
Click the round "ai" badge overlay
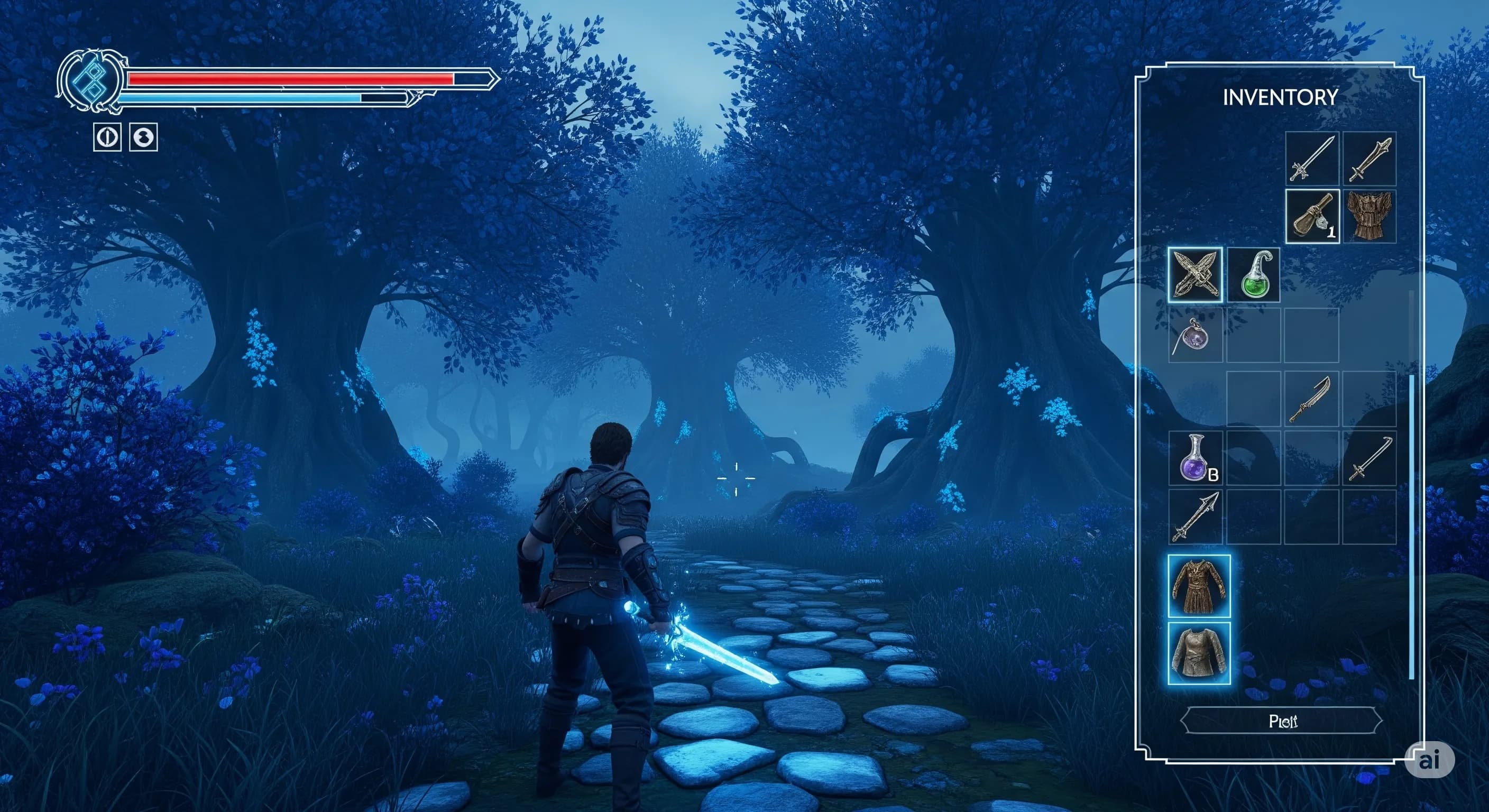[1429, 761]
